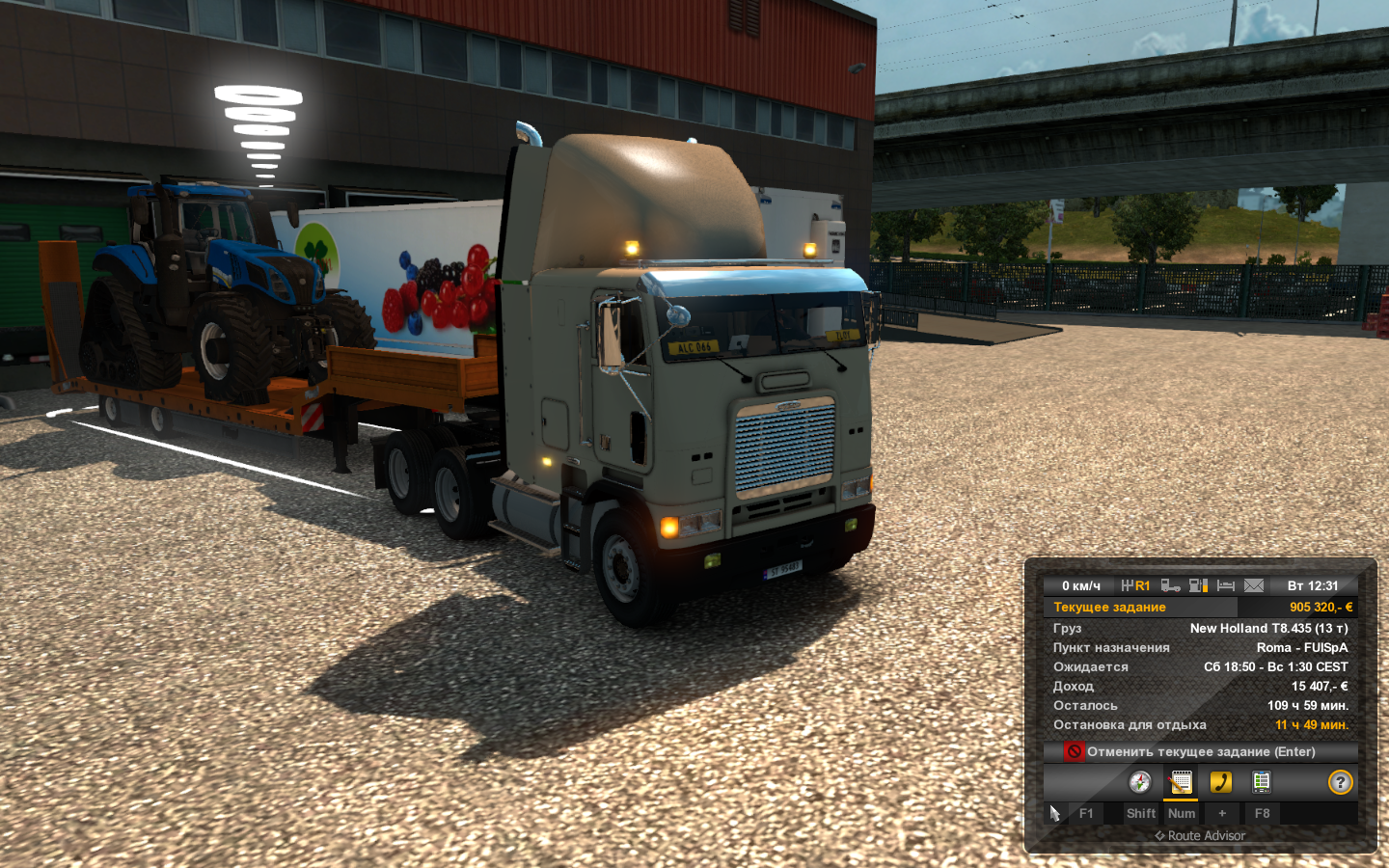This screenshot has height=868, width=1389.
Task: Cancel the current job (Отменить текущее задание)
Action: pyautogui.click(x=1200, y=751)
